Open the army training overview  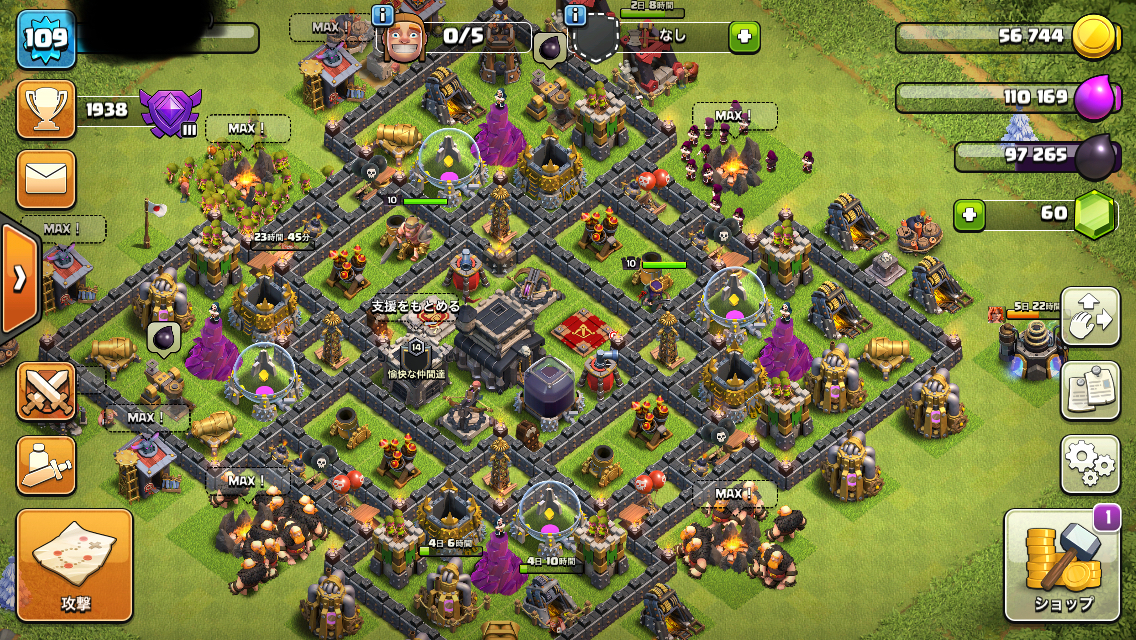click(x=46, y=465)
